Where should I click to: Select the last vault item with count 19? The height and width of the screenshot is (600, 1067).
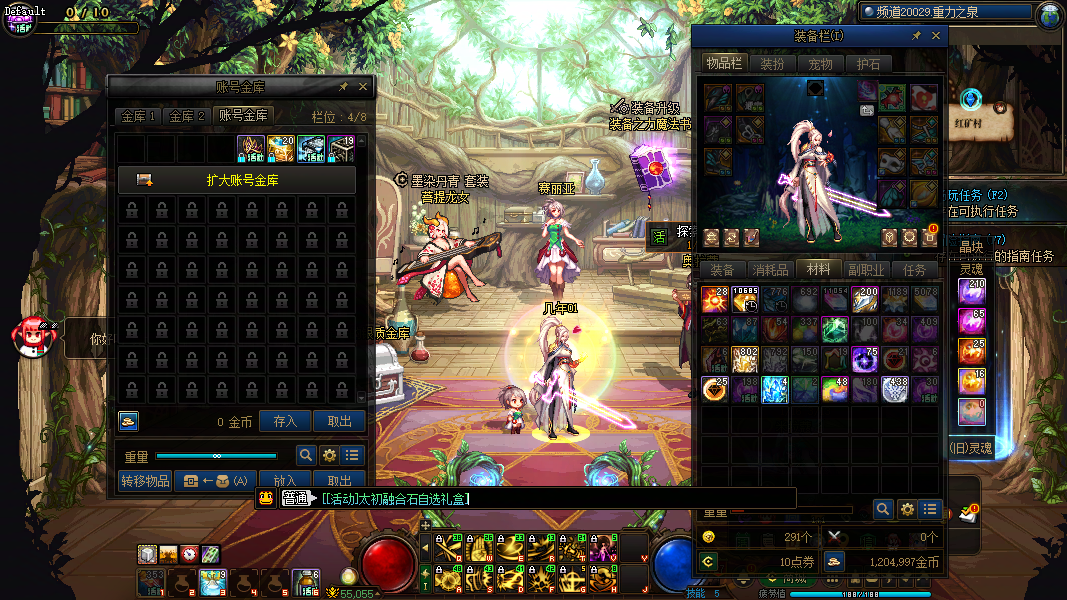point(341,149)
